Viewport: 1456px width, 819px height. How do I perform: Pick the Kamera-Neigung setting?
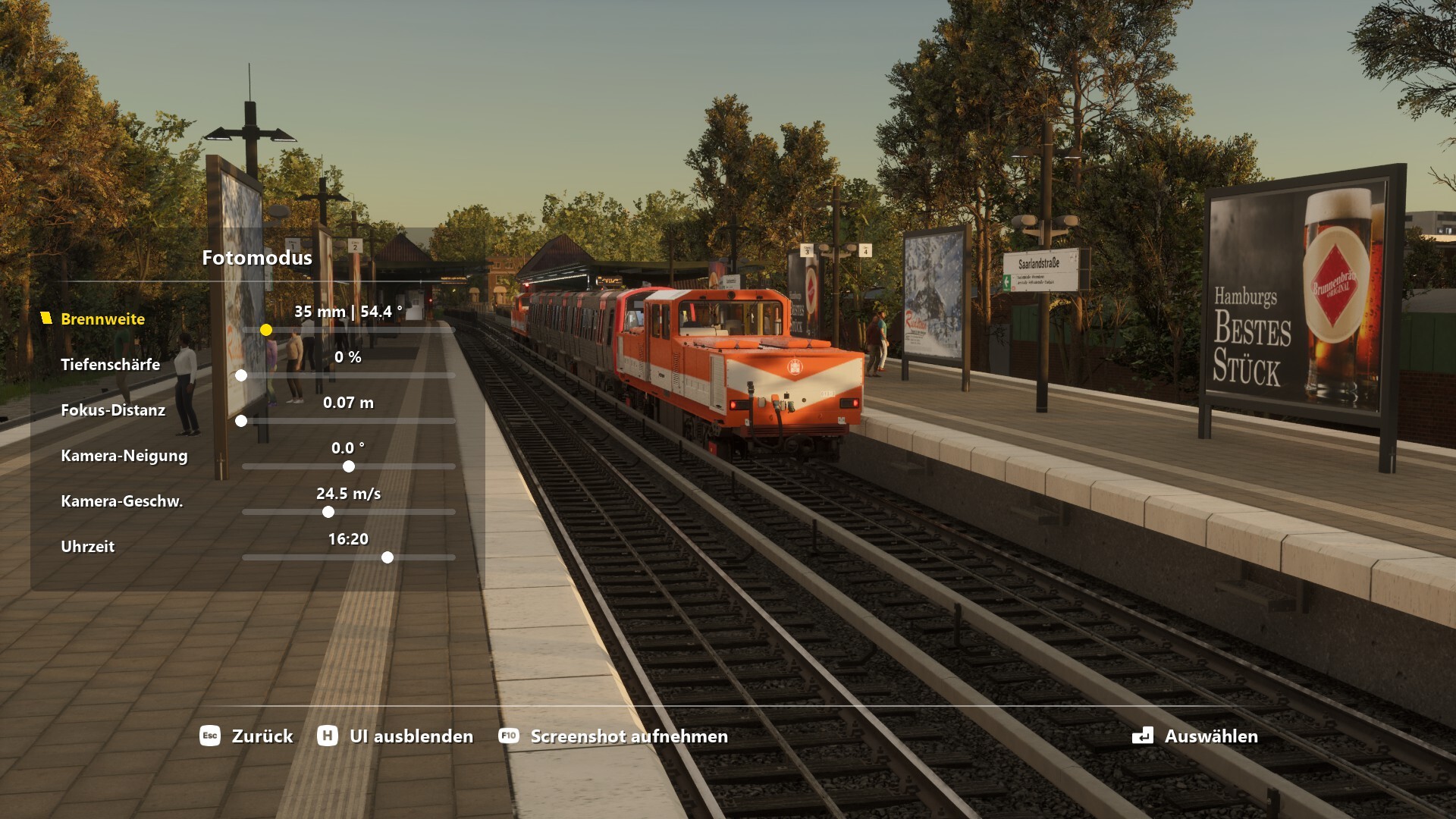pos(124,456)
